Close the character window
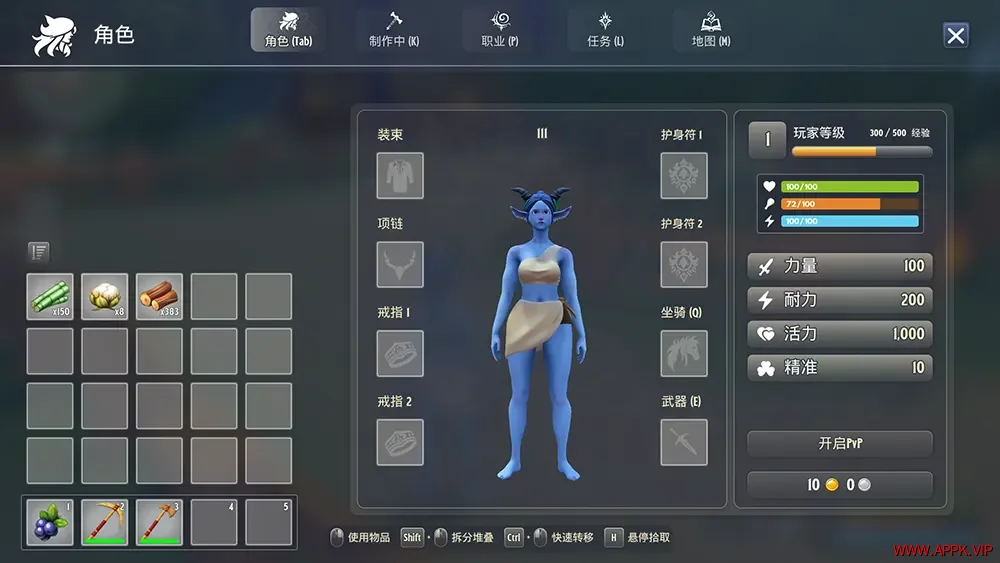Image resolution: width=1000 pixels, height=563 pixels. (955, 36)
